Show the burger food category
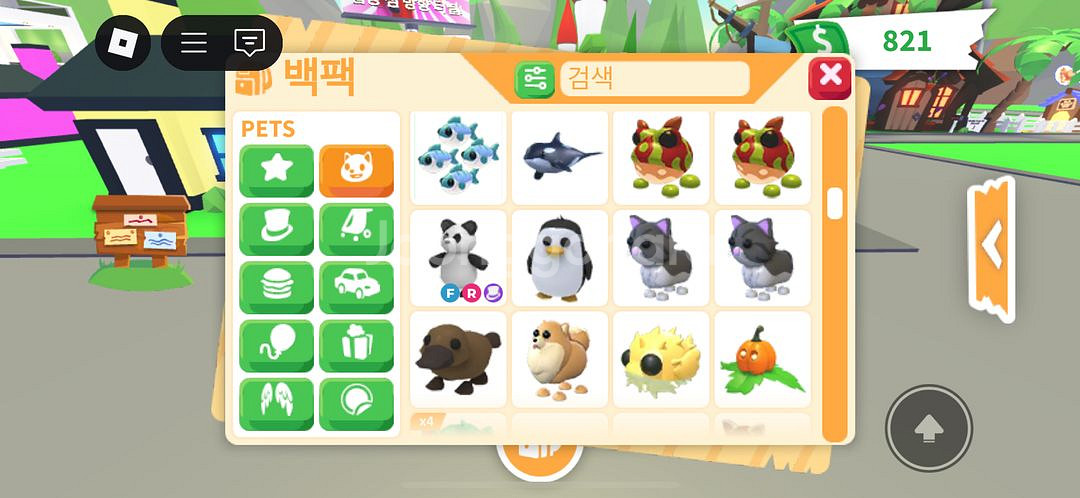 (276, 287)
